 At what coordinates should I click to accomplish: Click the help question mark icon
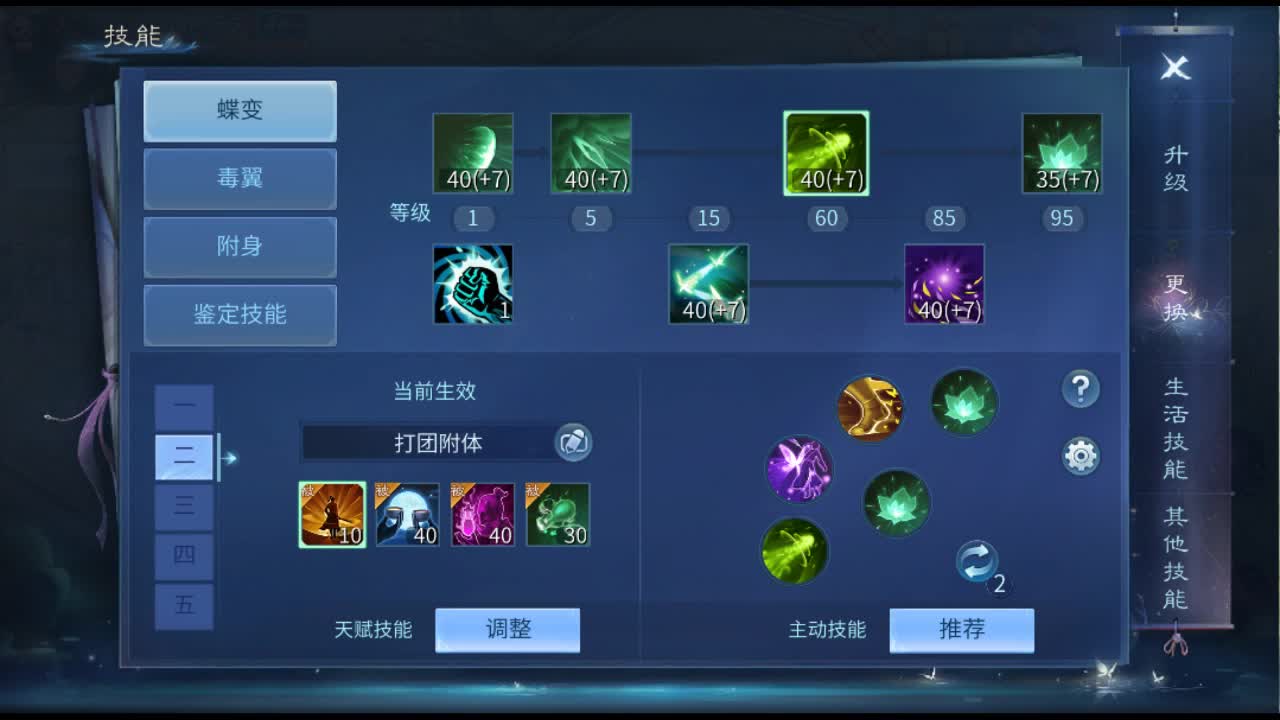1081,391
